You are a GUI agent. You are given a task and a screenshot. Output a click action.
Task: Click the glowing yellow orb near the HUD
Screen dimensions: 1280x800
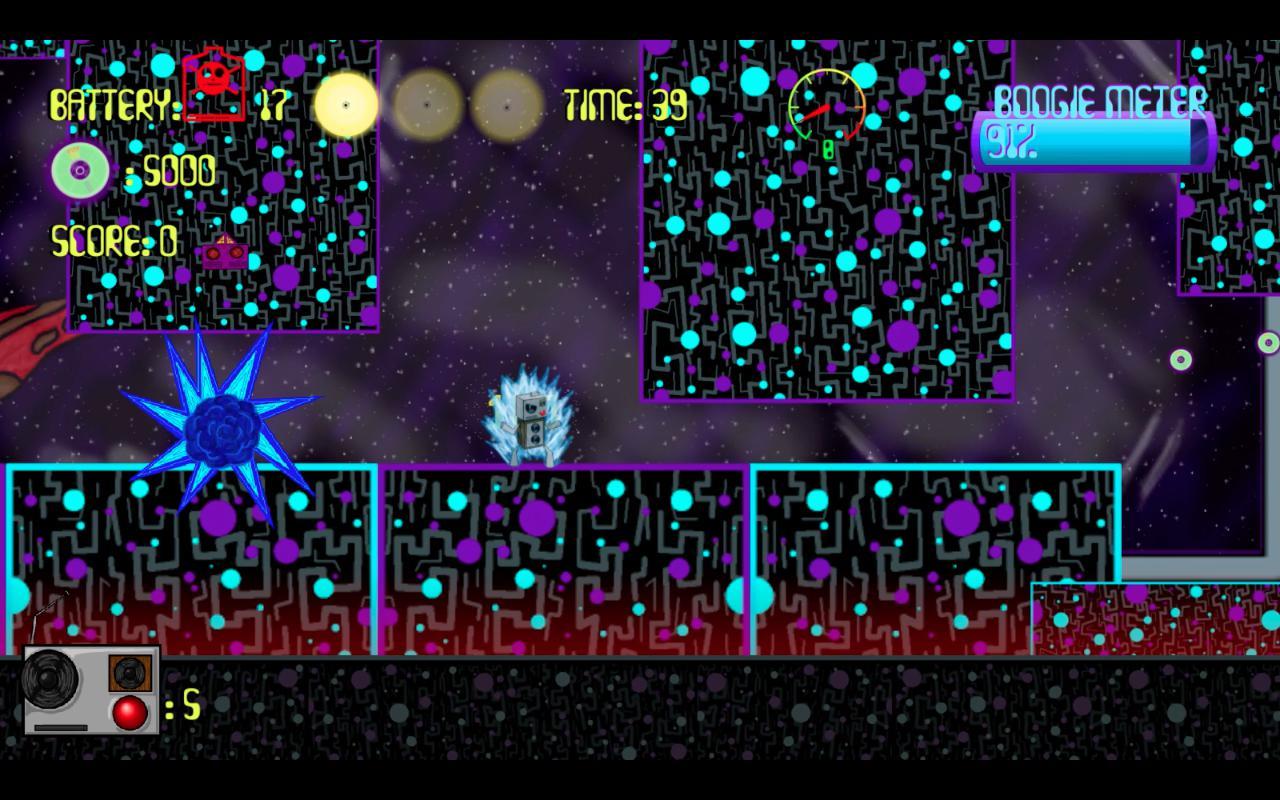(345, 105)
